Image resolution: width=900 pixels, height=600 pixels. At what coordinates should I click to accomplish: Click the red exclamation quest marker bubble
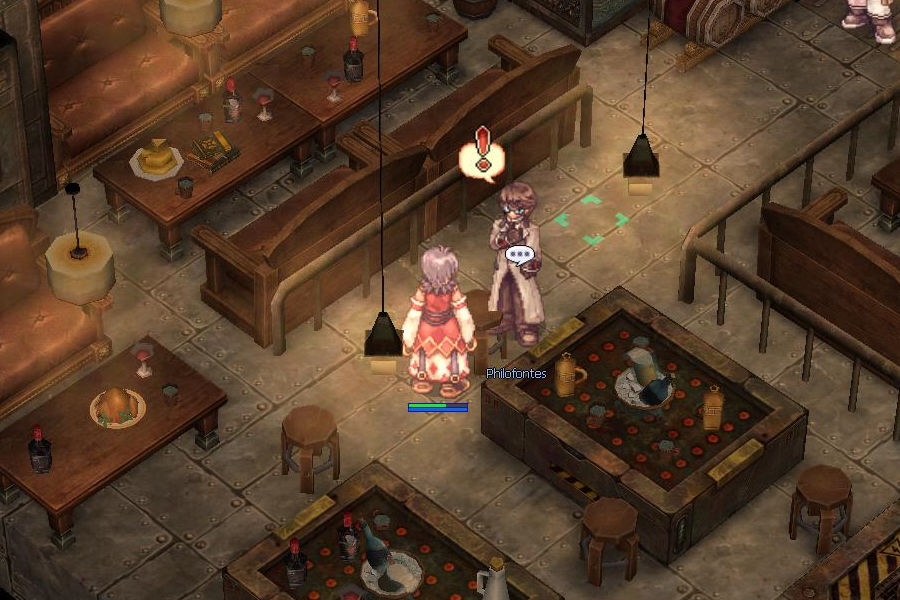(x=482, y=155)
